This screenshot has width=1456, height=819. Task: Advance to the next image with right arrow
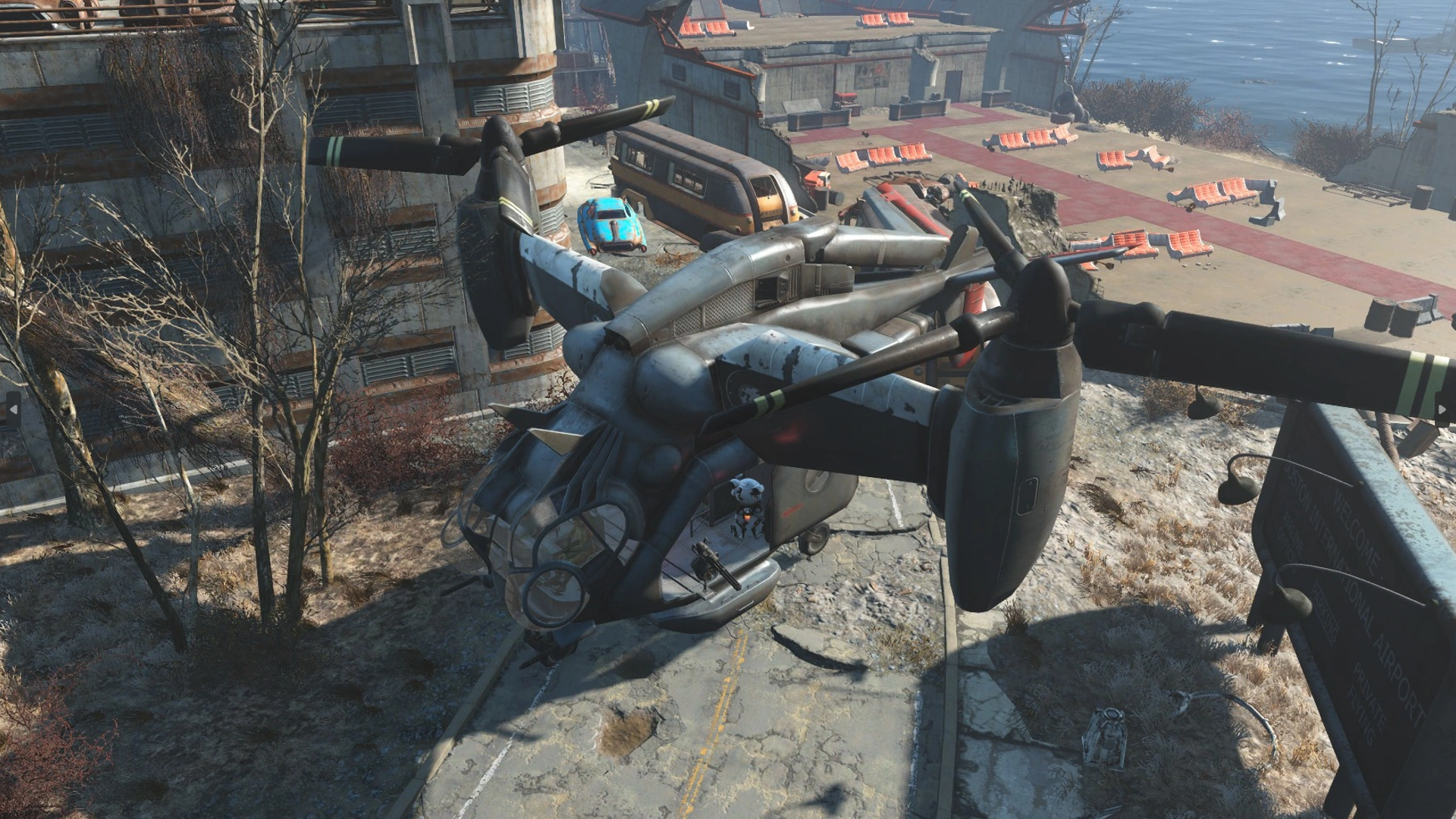coord(1442,409)
